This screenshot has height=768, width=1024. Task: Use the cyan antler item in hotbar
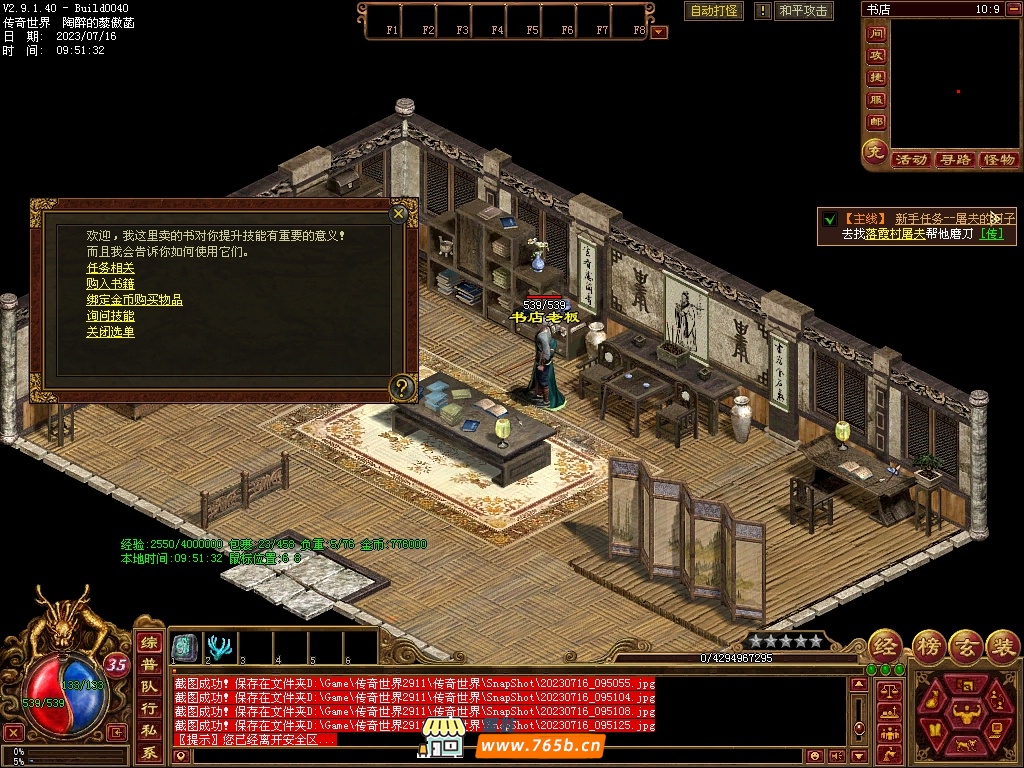point(219,647)
